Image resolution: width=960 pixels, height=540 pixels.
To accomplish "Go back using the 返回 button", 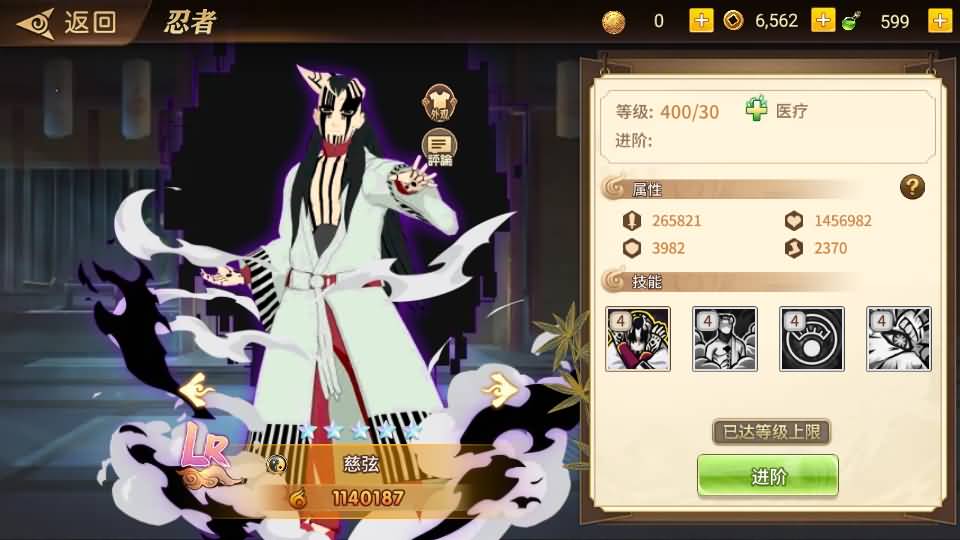I will coord(68,22).
